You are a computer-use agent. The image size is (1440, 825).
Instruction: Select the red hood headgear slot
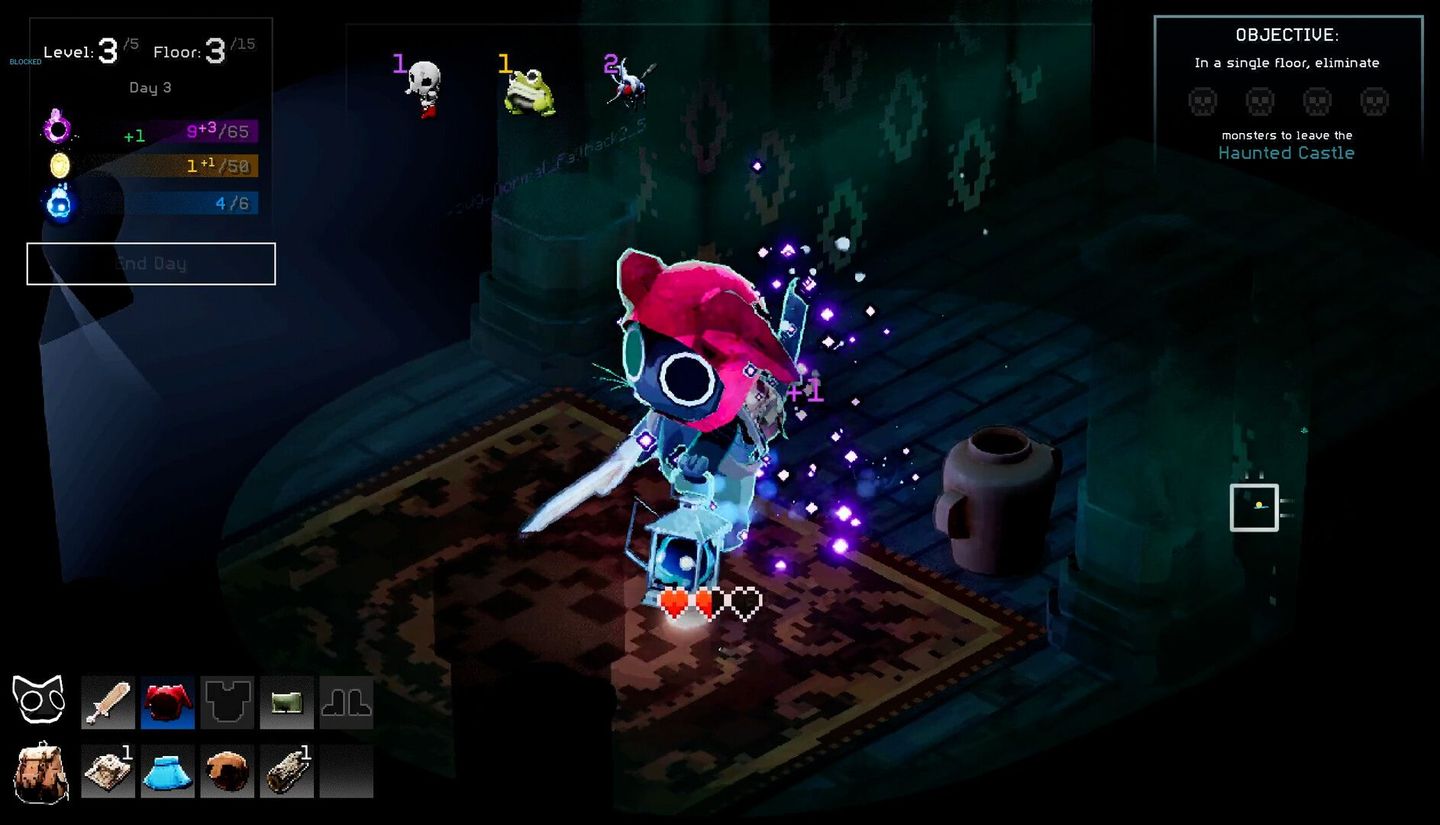click(x=167, y=703)
